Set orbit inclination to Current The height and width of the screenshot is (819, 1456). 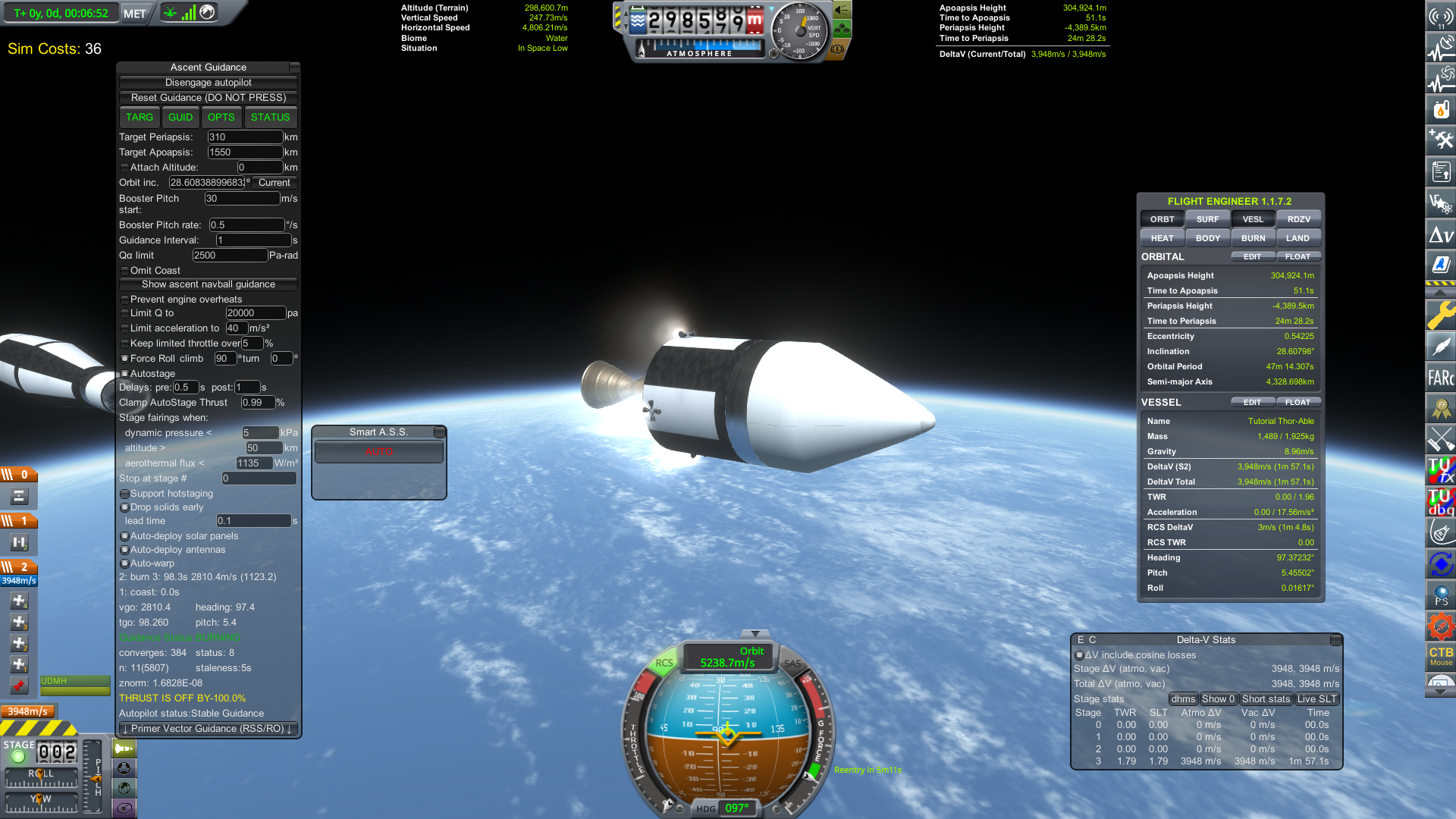[x=274, y=183]
